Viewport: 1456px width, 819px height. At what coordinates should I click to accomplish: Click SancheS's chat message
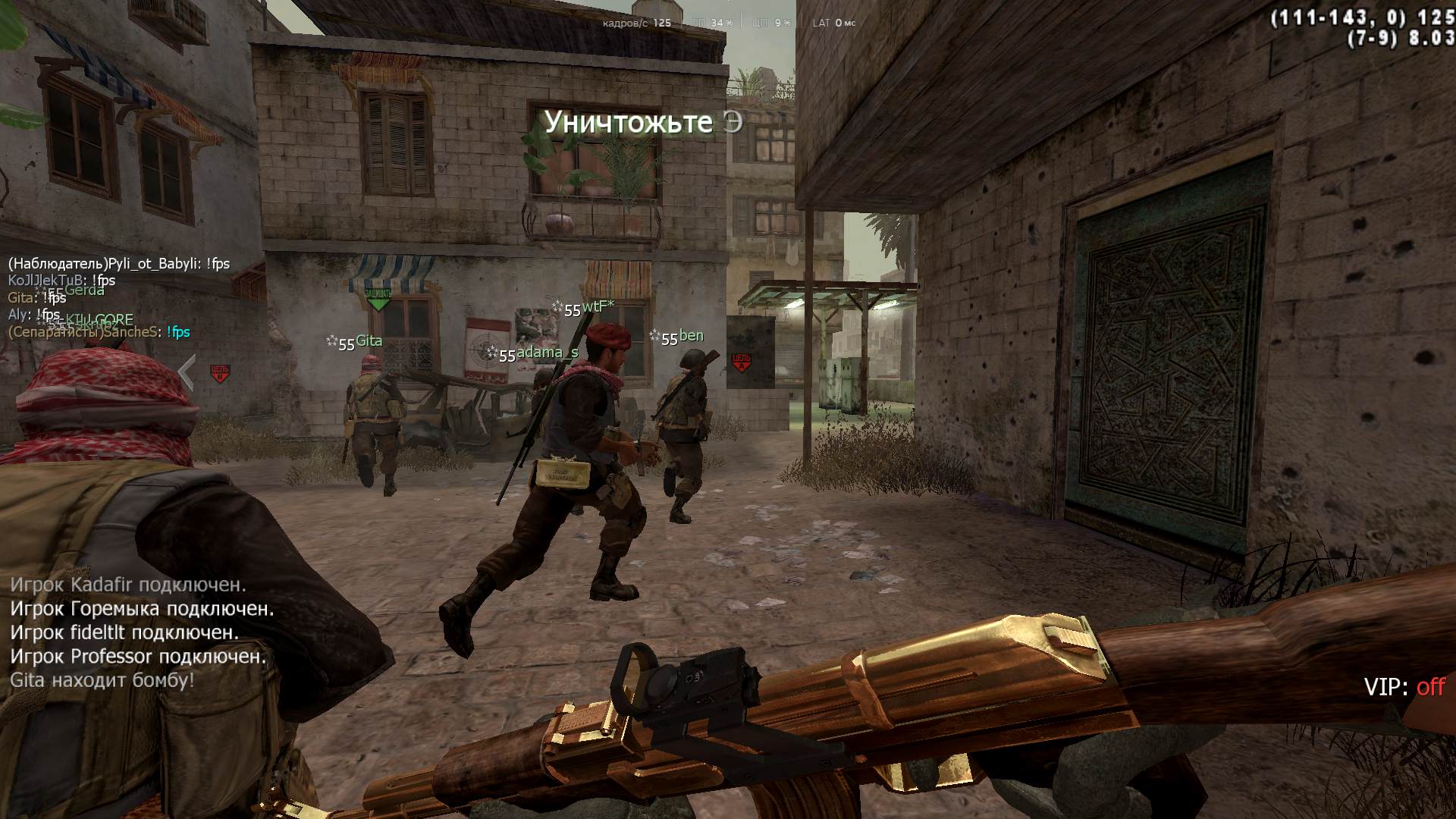pyautogui.click(x=99, y=332)
